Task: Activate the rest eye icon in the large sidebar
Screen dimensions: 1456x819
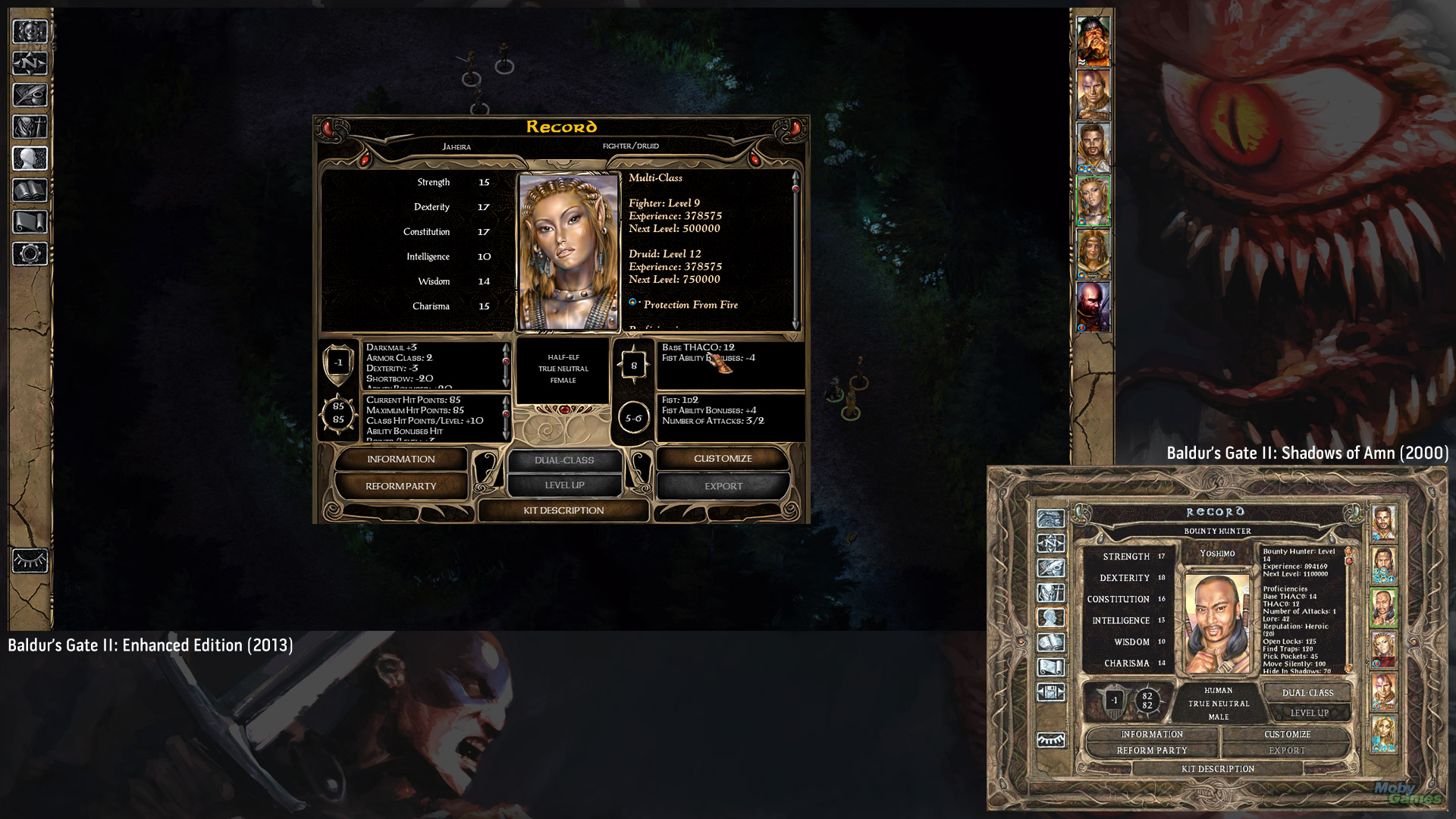Action: point(30,561)
